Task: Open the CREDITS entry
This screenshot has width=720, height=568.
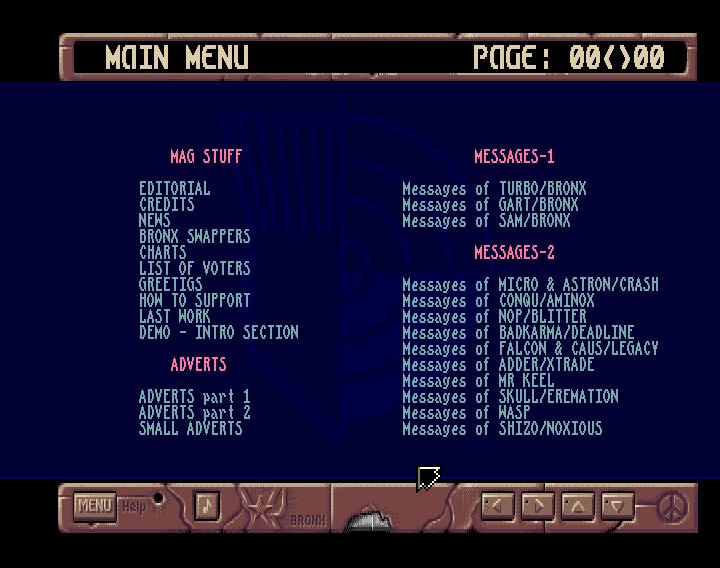Action: pyautogui.click(x=167, y=205)
